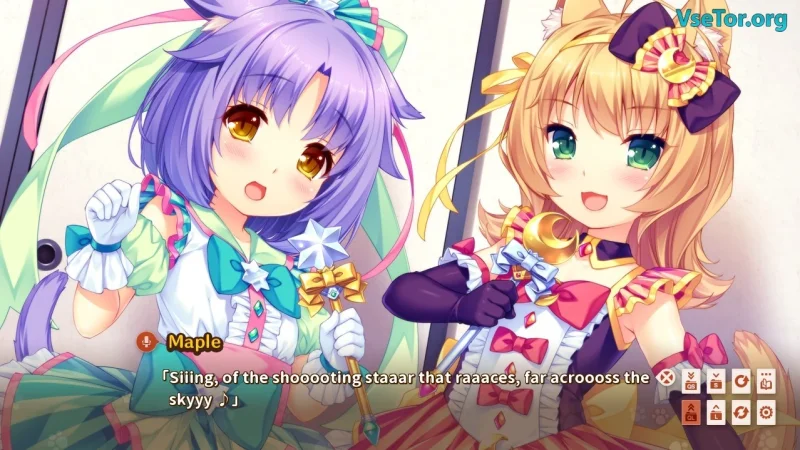Screen dimensions: 800x450
Task: Click the Quick Save (QS) icon
Action: (x=691, y=380)
